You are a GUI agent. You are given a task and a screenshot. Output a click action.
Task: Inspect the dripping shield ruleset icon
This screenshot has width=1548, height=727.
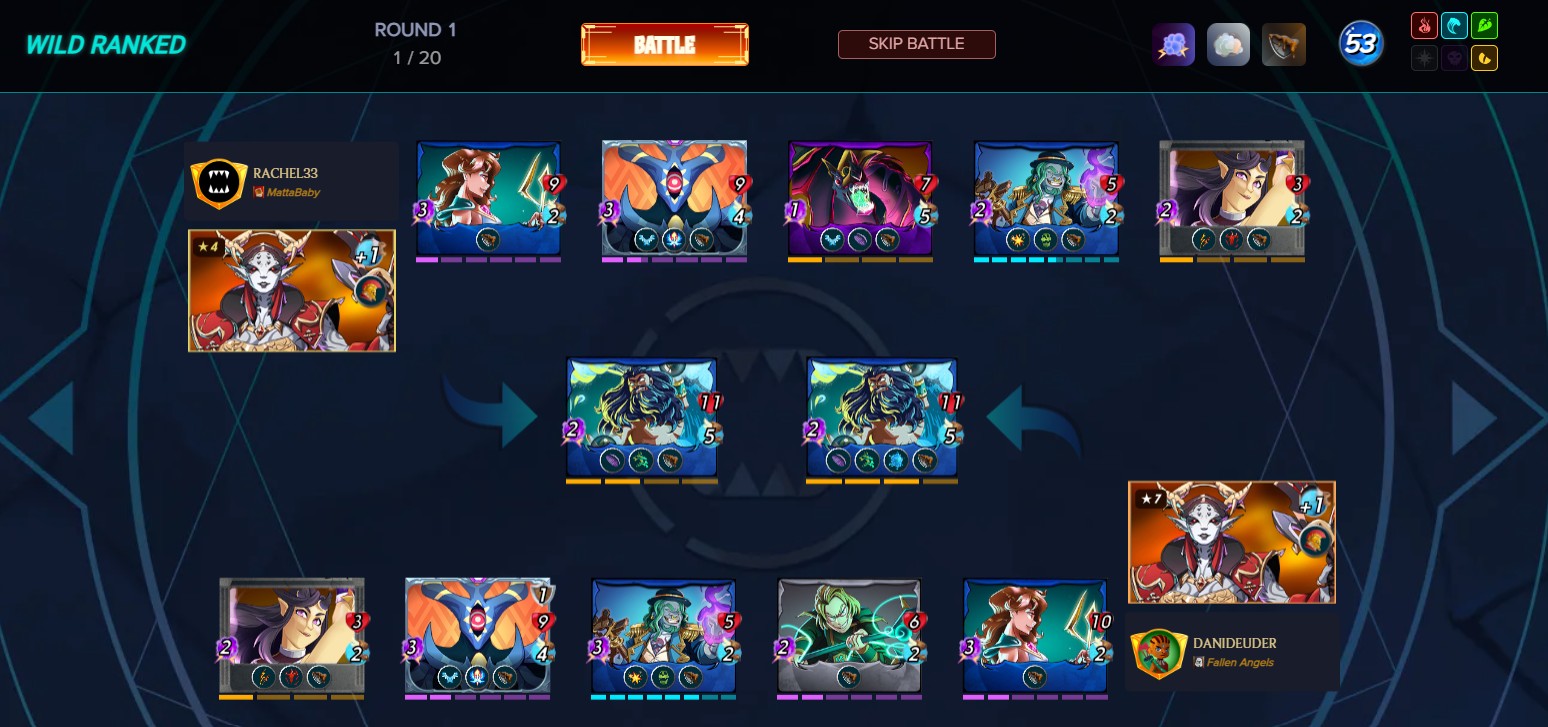pos(1283,44)
